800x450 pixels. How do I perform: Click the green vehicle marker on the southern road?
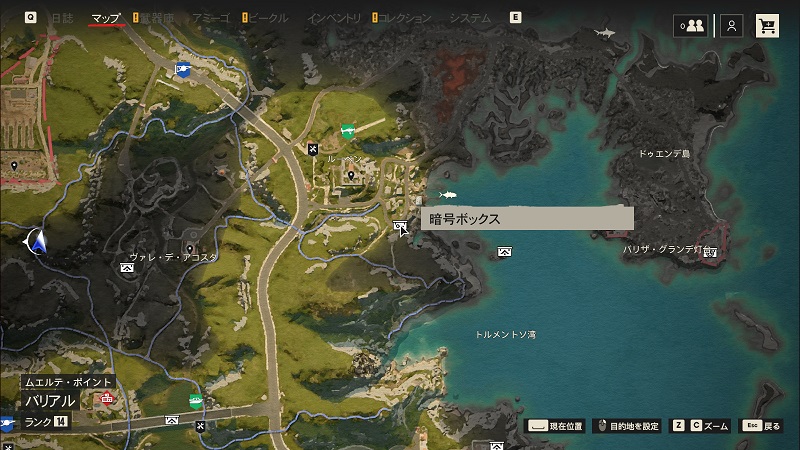pos(197,401)
